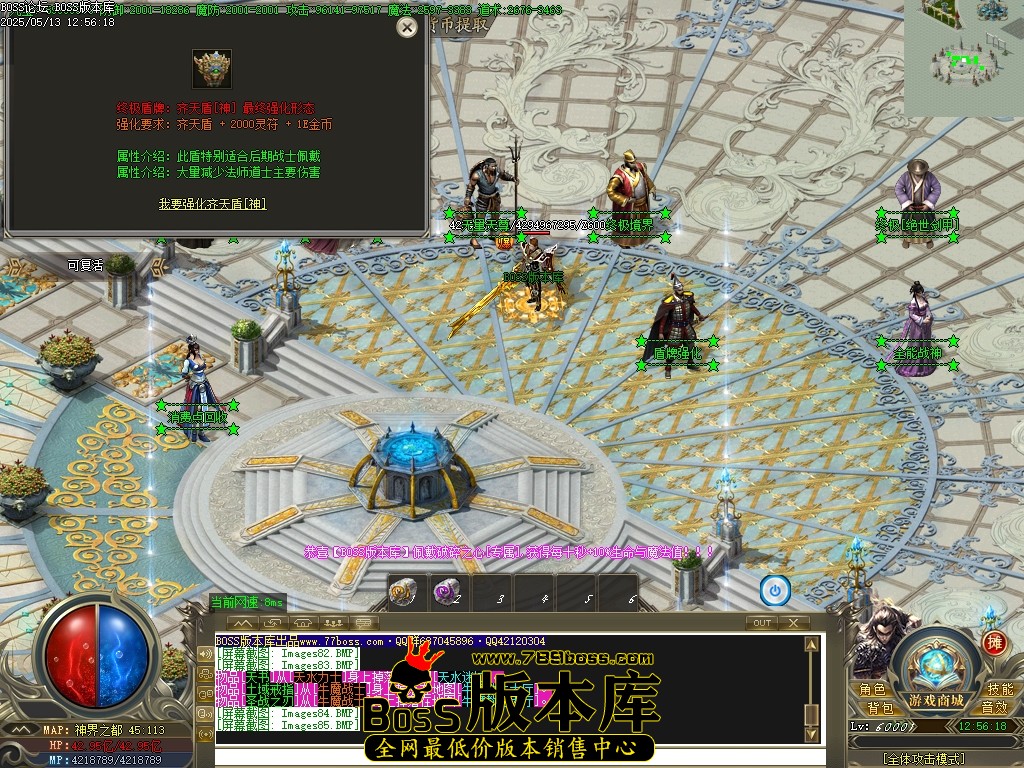Use the item in hotbar slot 1
Image resolution: width=1024 pixels, height=768 pixels.
click(x=403, y=593)
